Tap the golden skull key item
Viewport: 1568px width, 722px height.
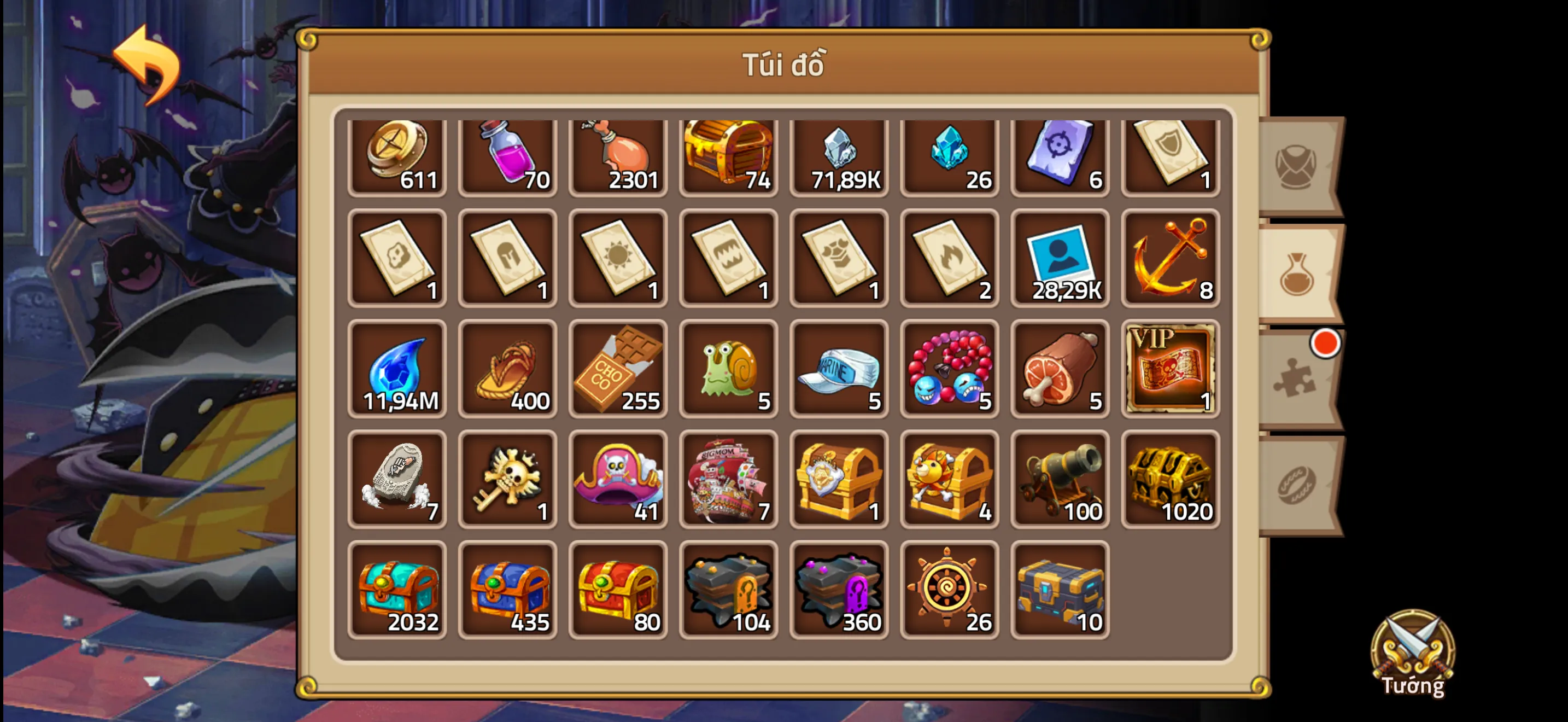(507, 480)
